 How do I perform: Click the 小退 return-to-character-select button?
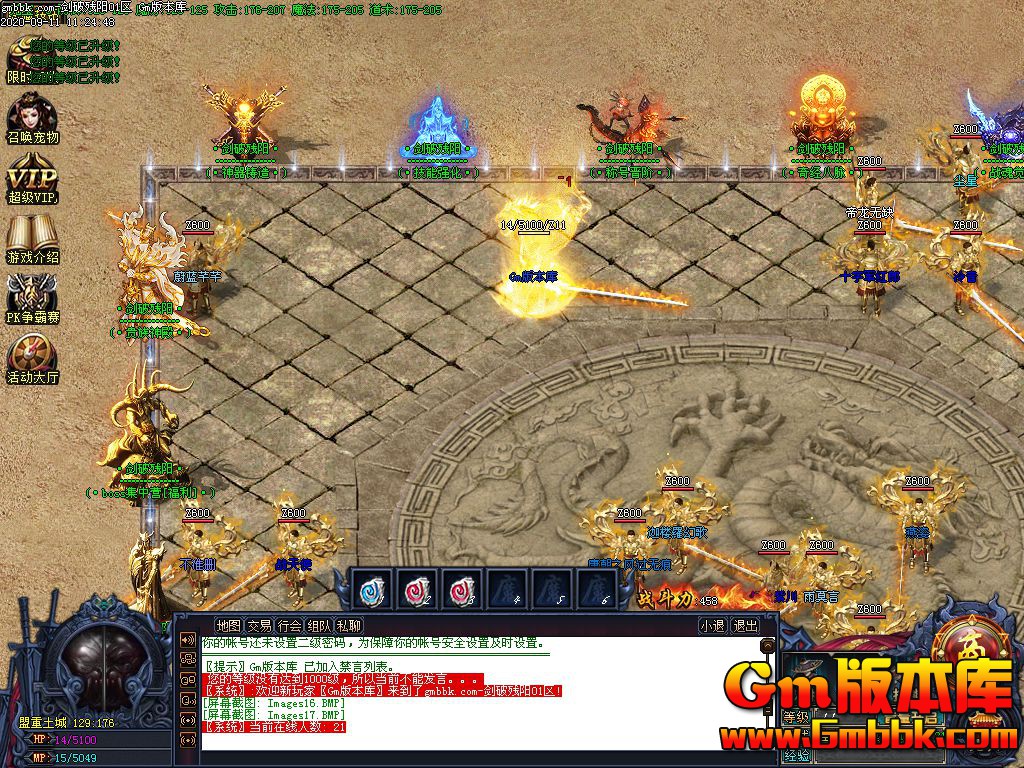pyautogui.click(x=712, y=626)
